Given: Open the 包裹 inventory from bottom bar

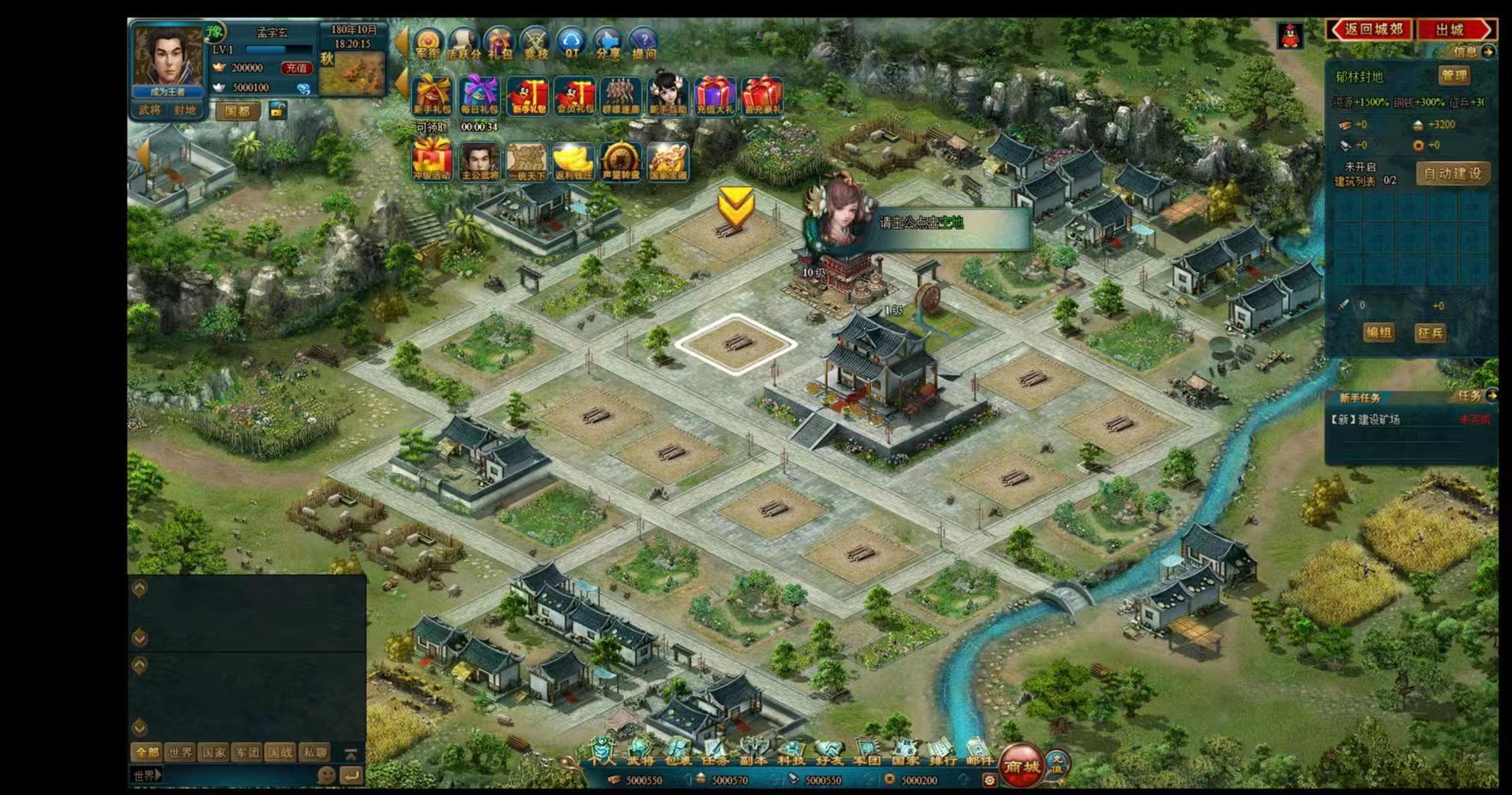Looking at the screenshot, I should click(677, 754).
